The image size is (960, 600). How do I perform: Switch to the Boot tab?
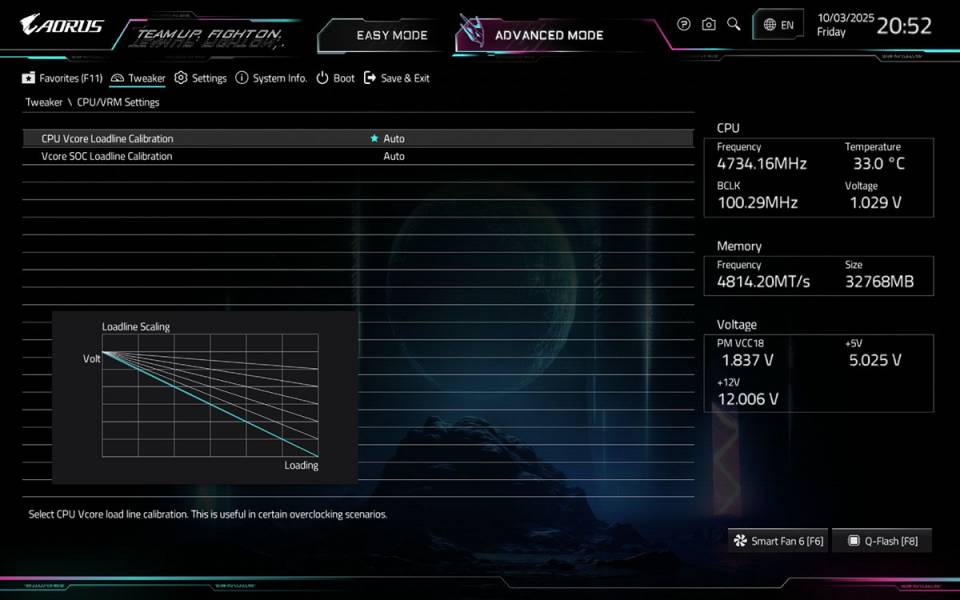(336, 78)
